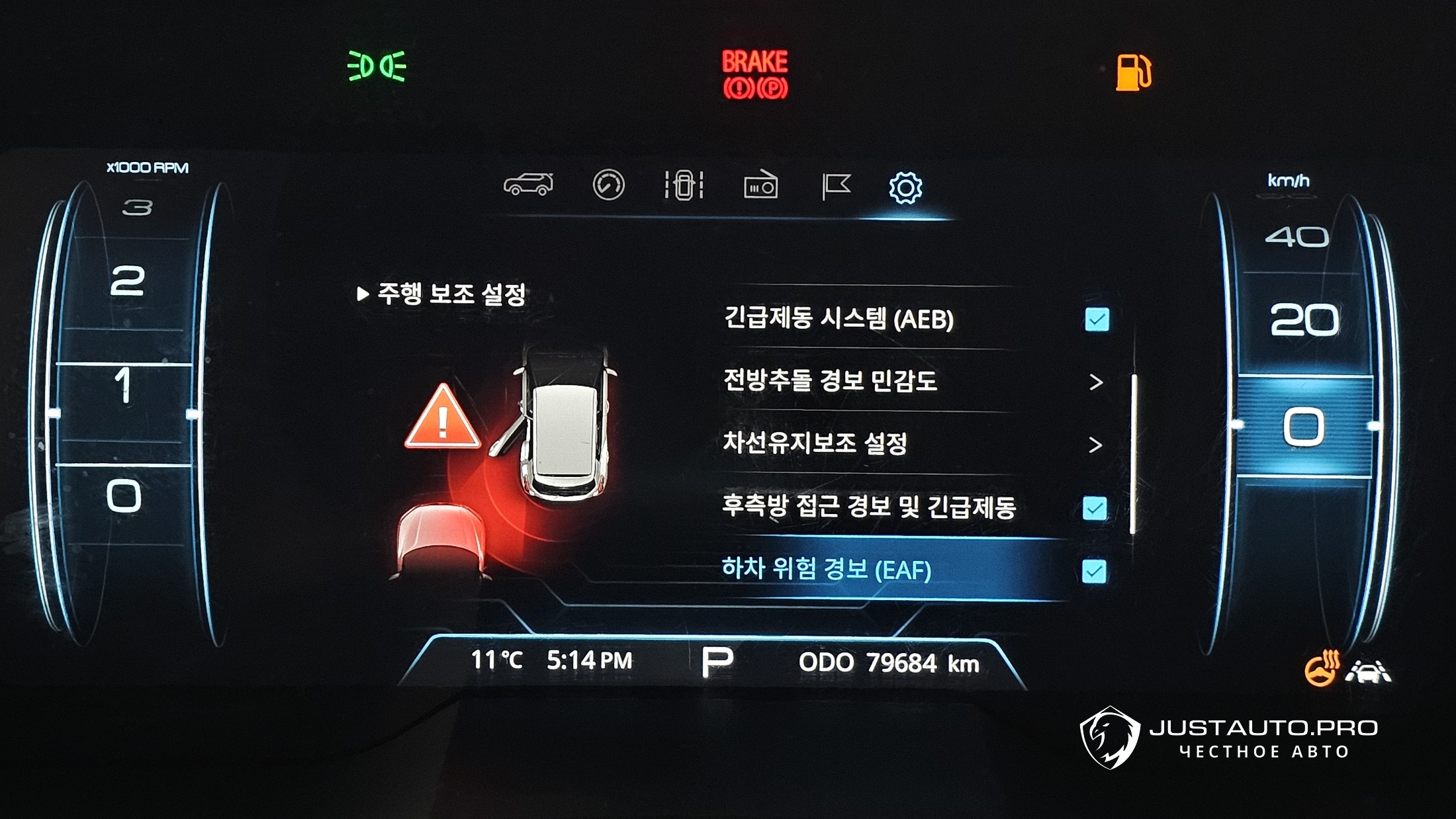Viewport: 1456px width, 819px height.
Task: Switch to the flag navigation tab
Action: click(836, 186)
